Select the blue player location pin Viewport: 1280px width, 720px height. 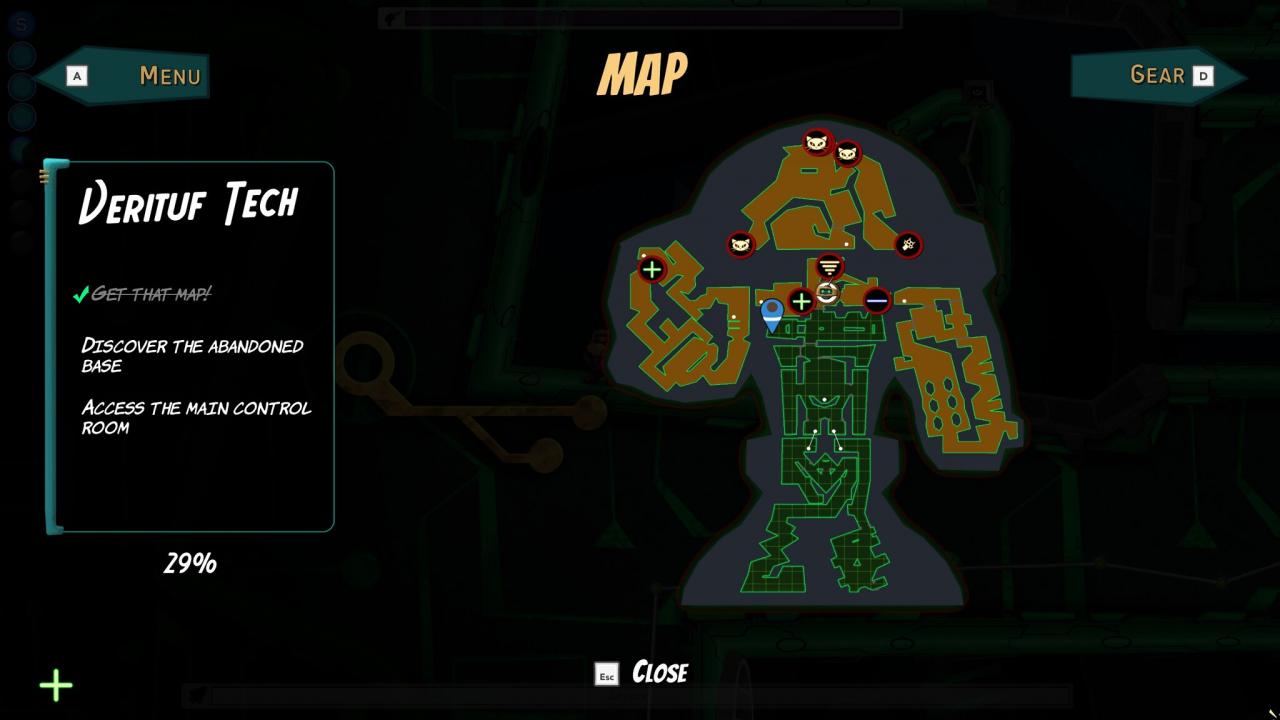(772, 313)
